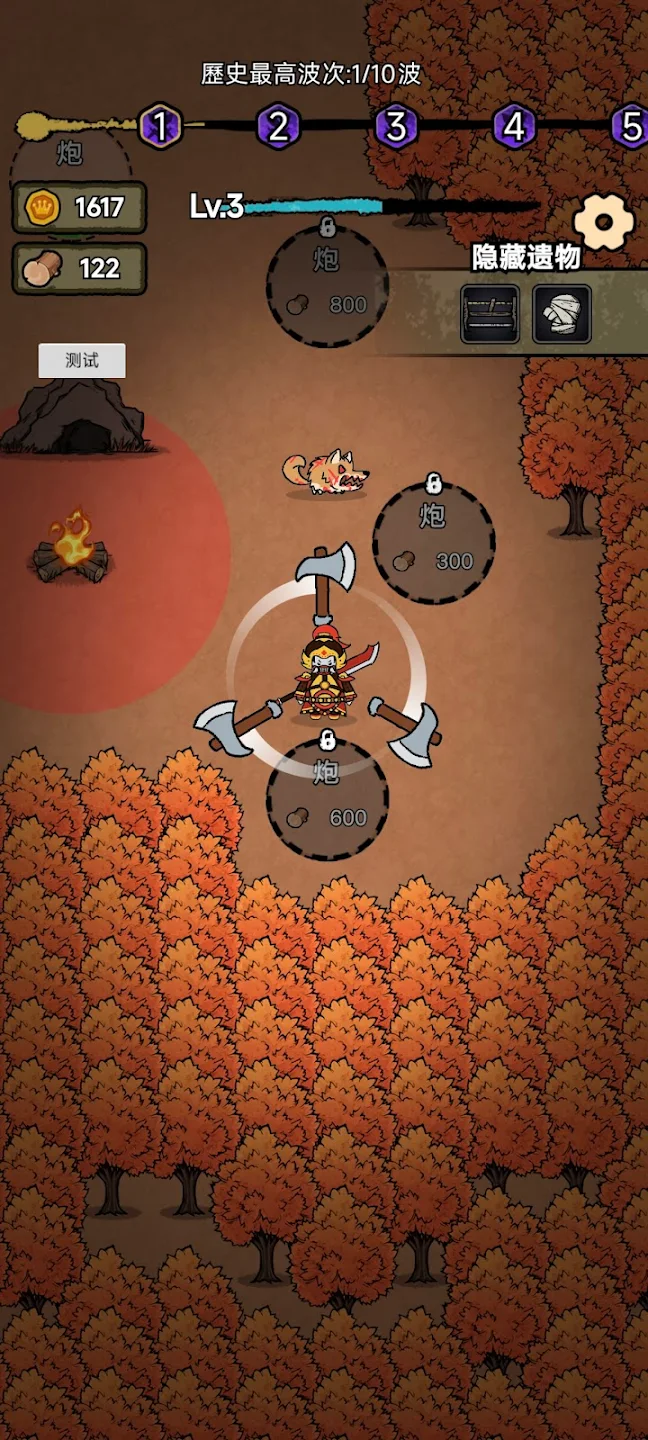Unlock the 800-wood cannon slot

pos(327,285)
